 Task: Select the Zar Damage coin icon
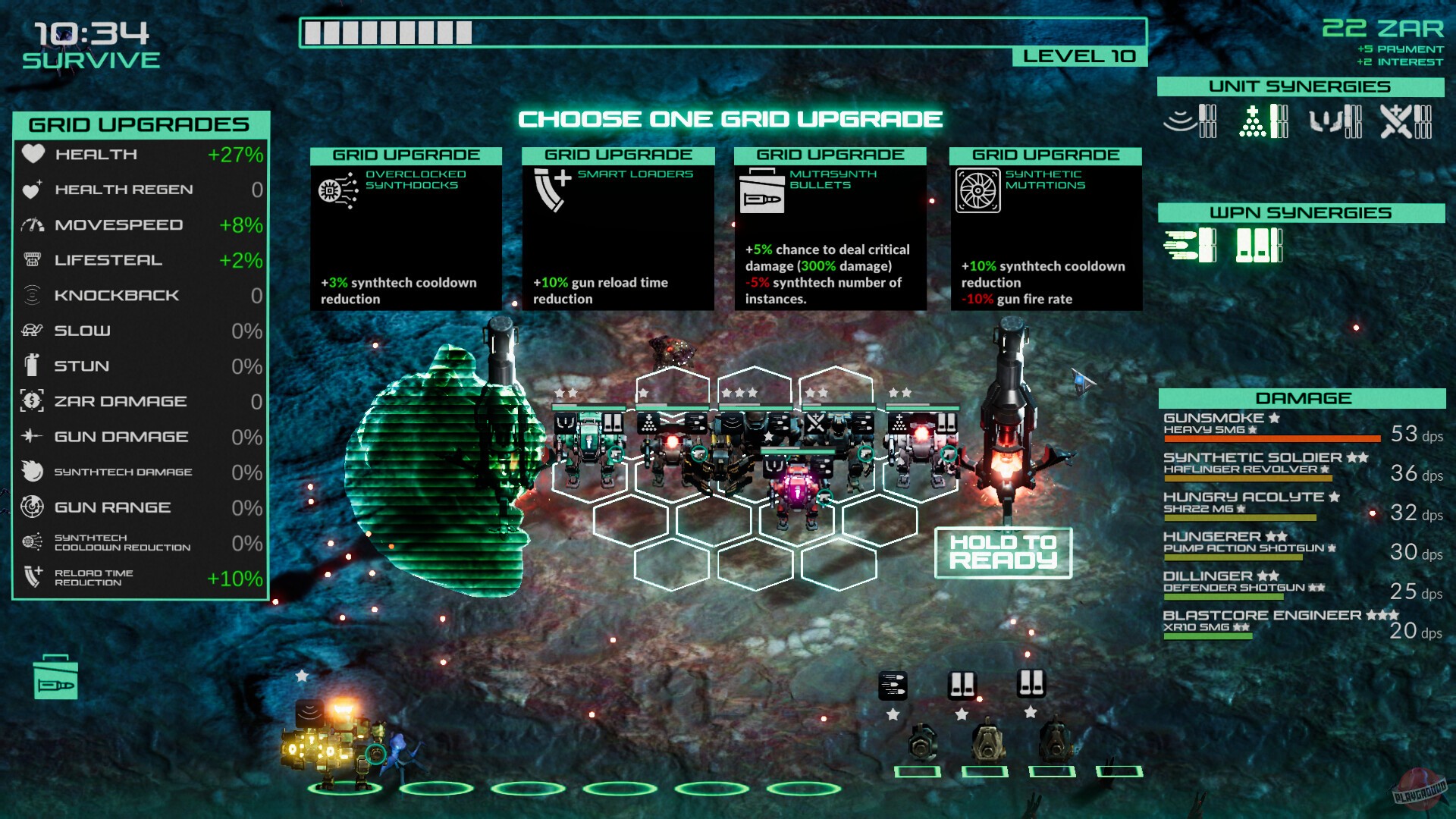32,401
